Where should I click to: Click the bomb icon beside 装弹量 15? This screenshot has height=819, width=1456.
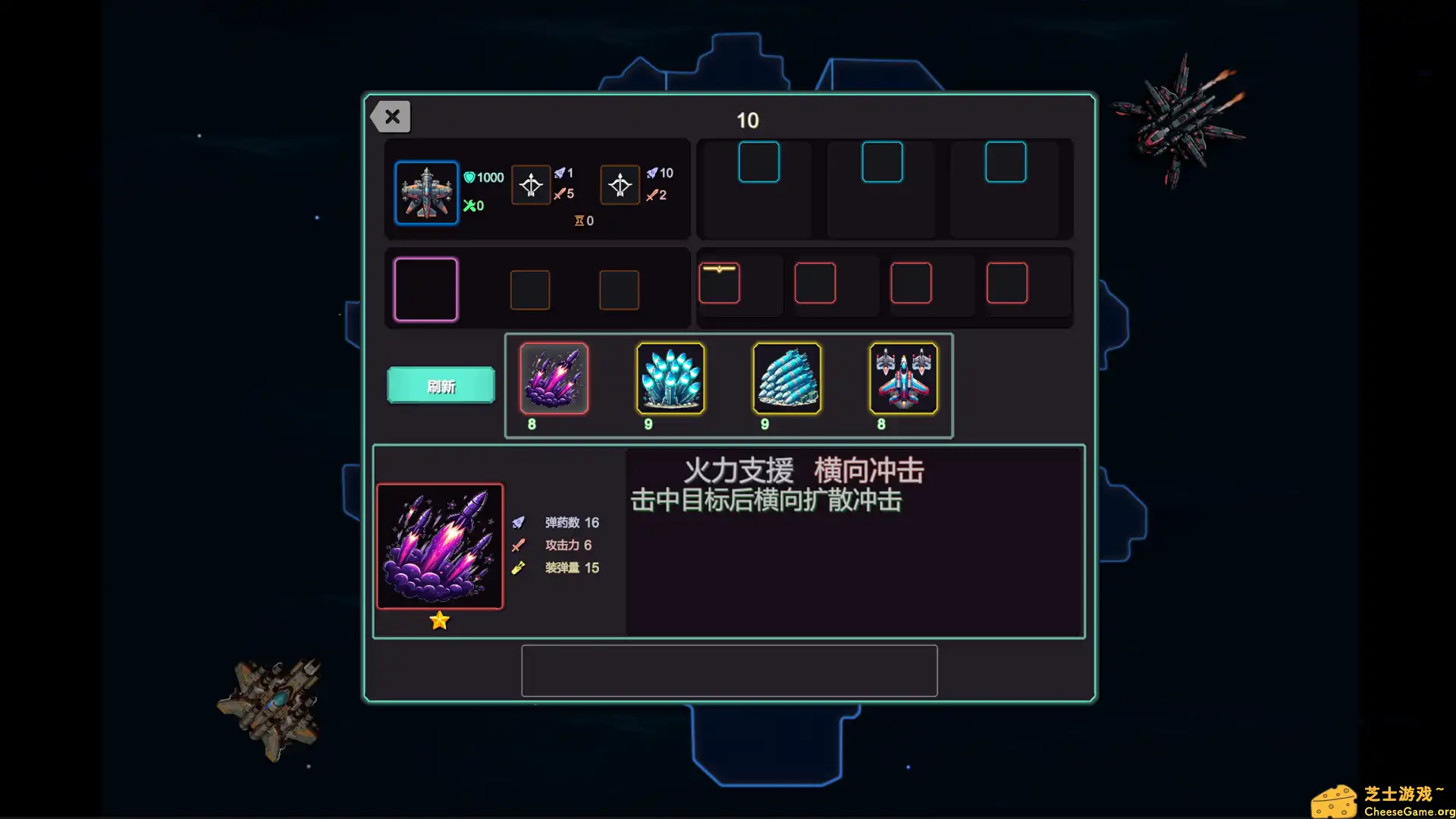(x=519, y=567)
